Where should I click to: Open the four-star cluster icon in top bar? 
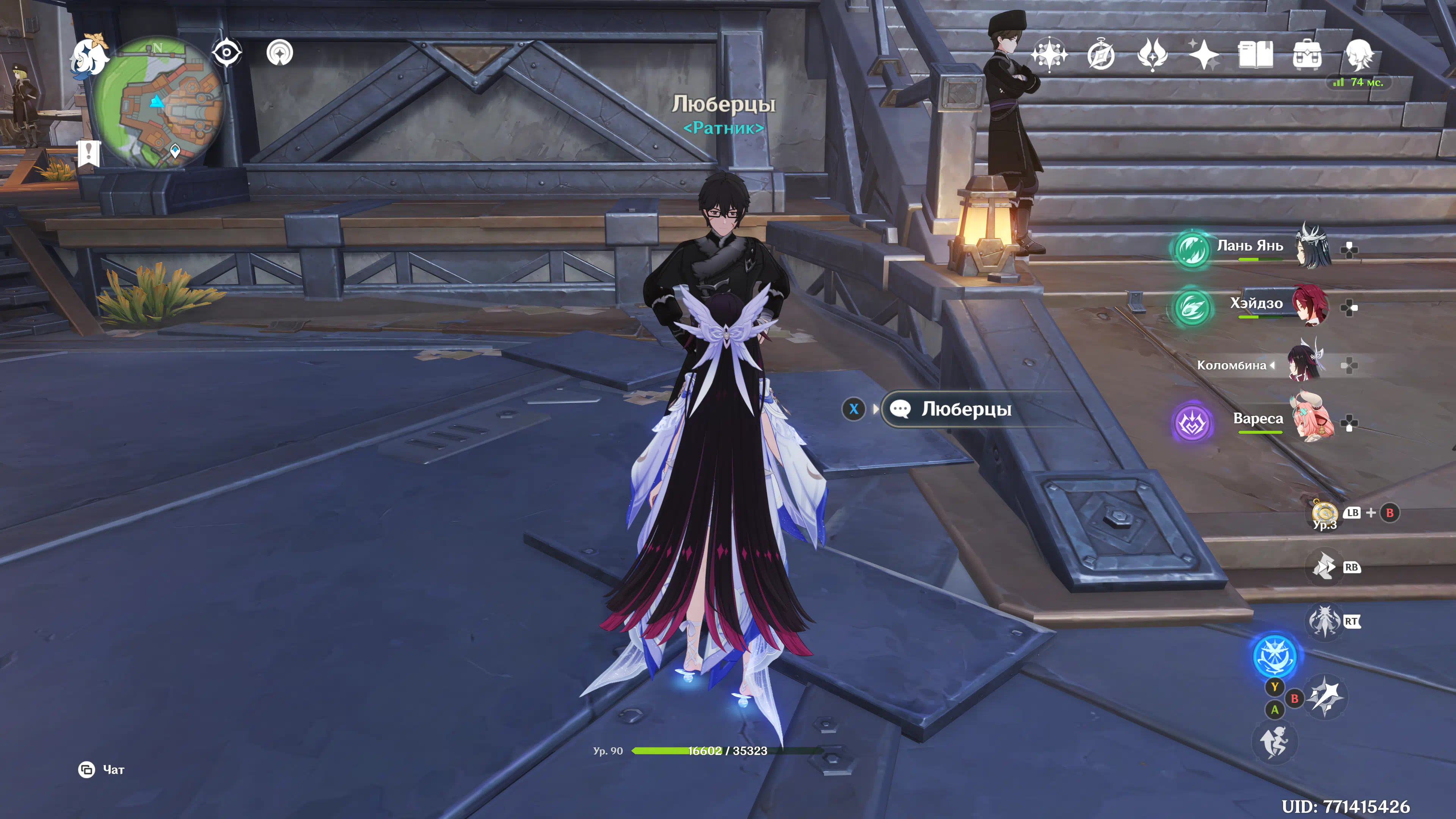pyautogui.click(x=1049, y=55)
